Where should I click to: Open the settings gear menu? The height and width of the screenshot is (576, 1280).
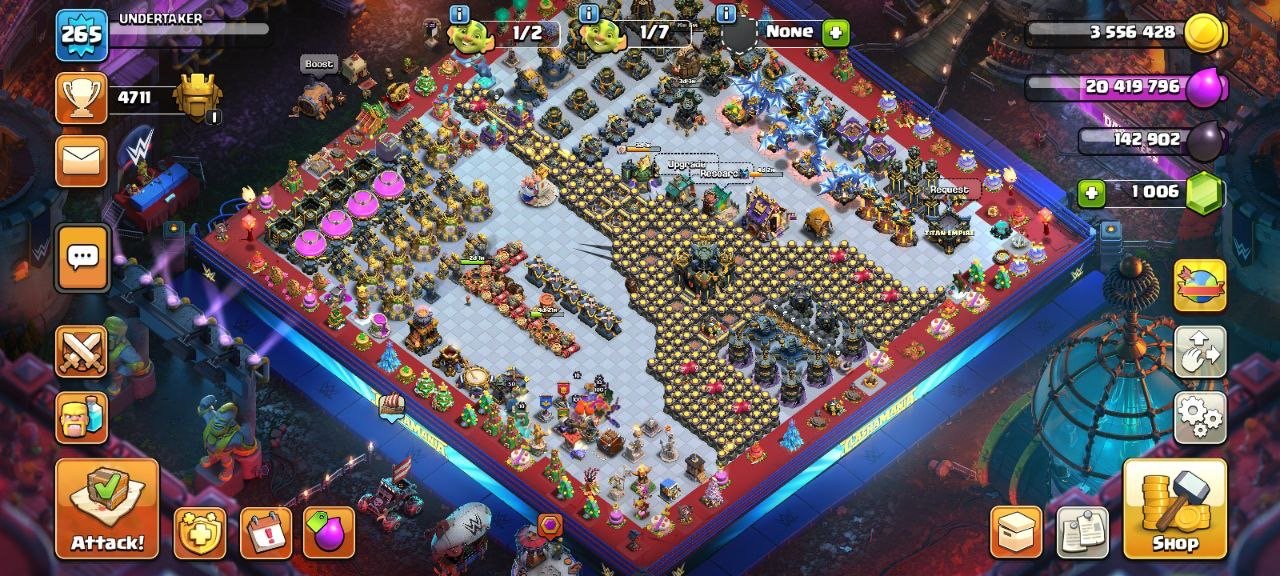pos(1200,417)
